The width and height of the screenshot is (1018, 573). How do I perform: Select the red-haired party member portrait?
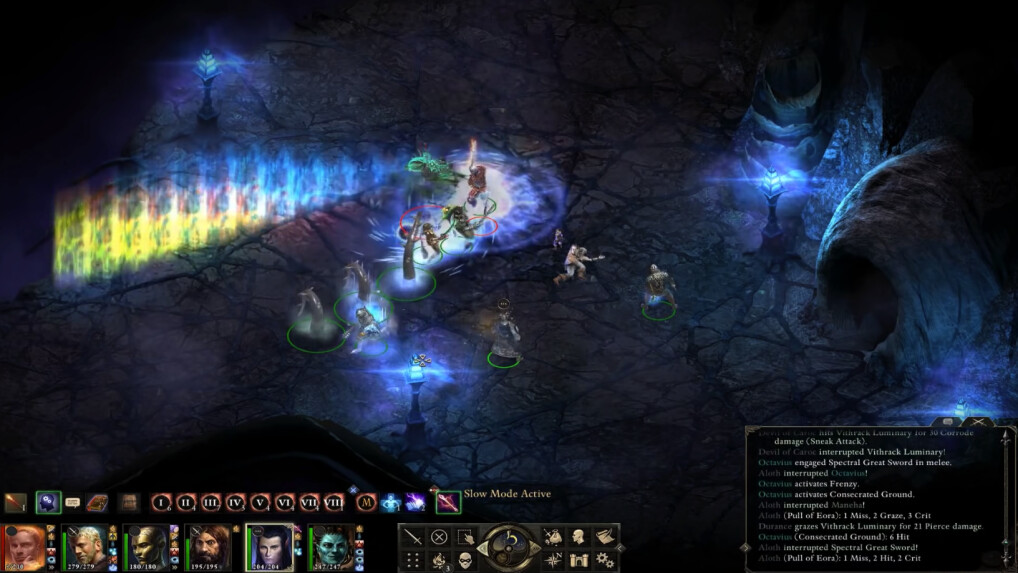click(25, 548)
